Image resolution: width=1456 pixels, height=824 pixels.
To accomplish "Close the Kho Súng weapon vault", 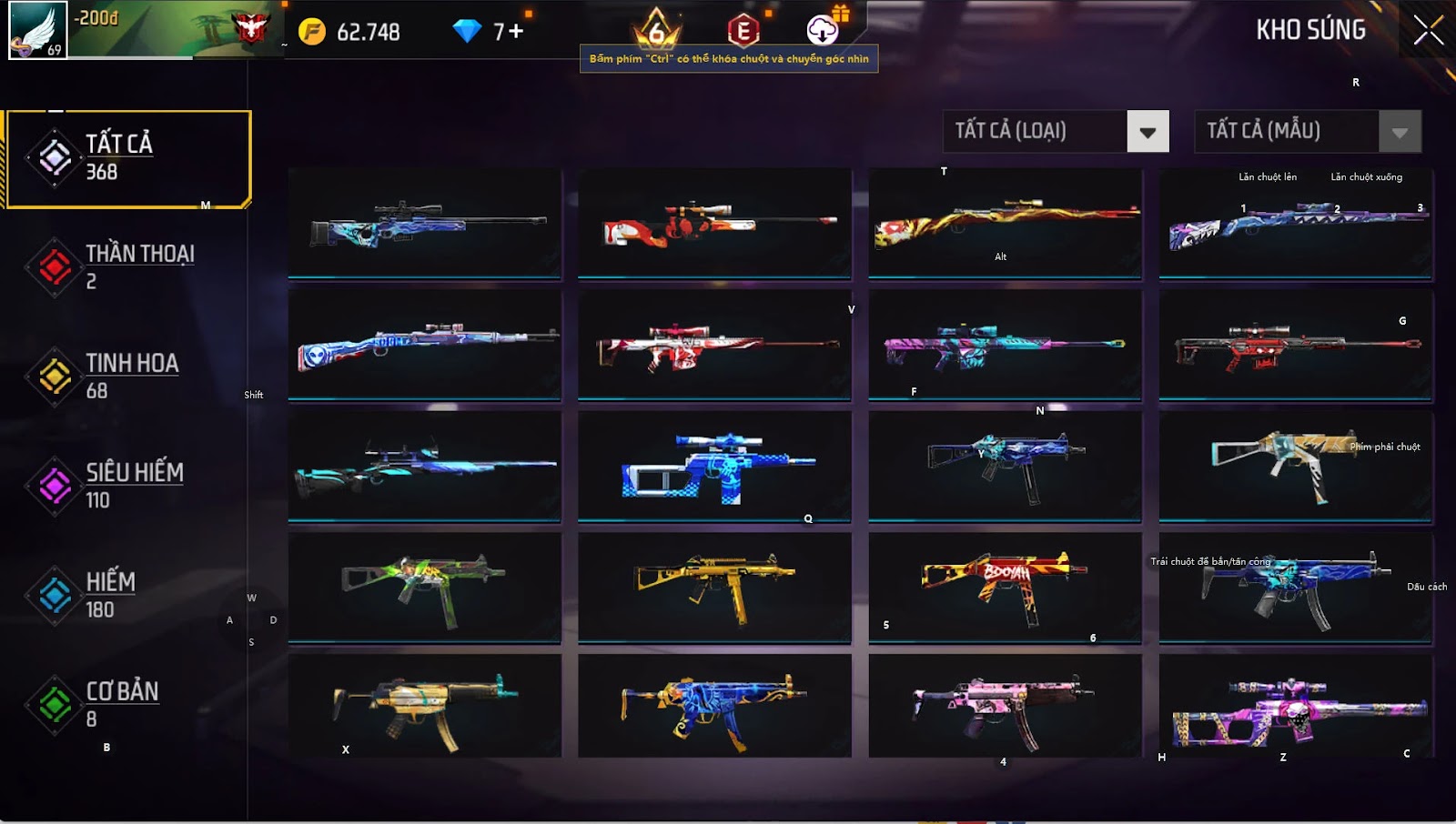I will [x=1428, y=31].
